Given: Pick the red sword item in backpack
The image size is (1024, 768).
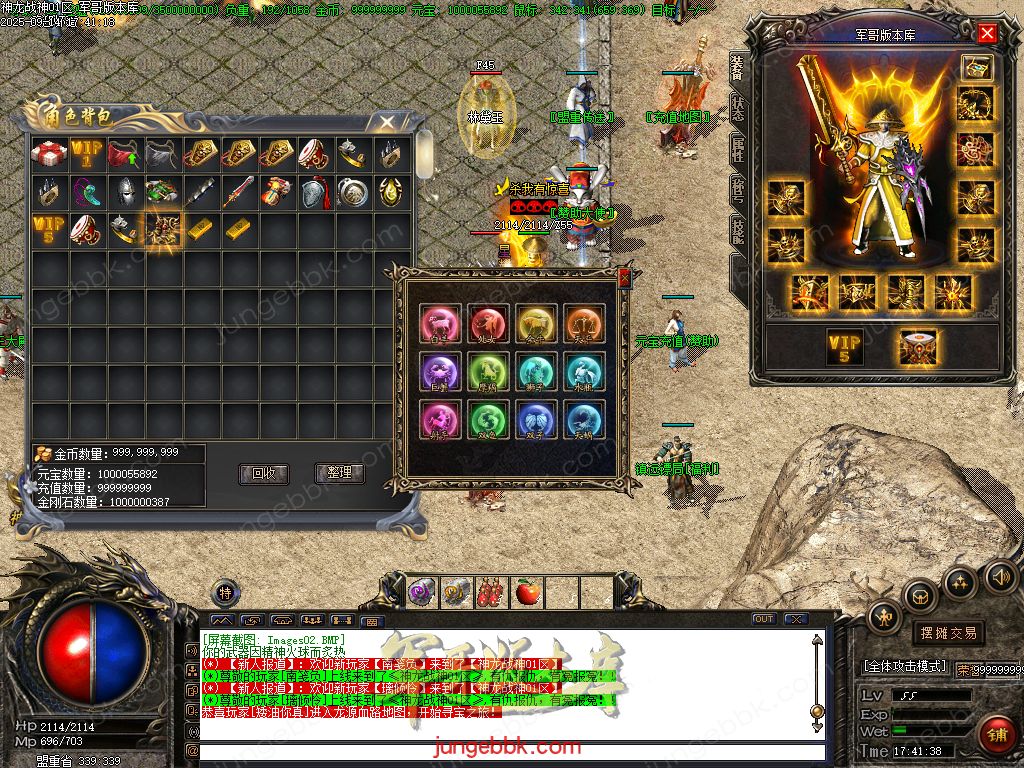Looking at the screenshot, I should (x=238, y=192).
